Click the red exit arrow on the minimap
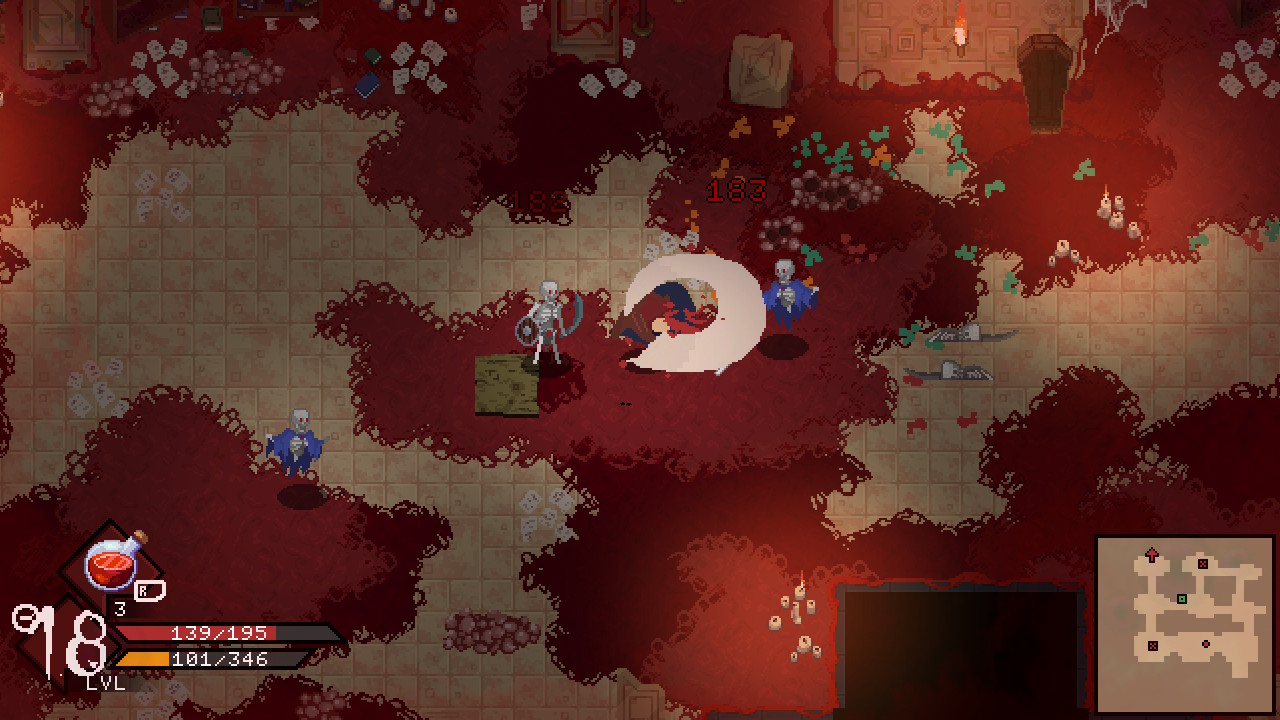Image resolution: width=1280 pixels, height=720 pixels. [1151, 553]
